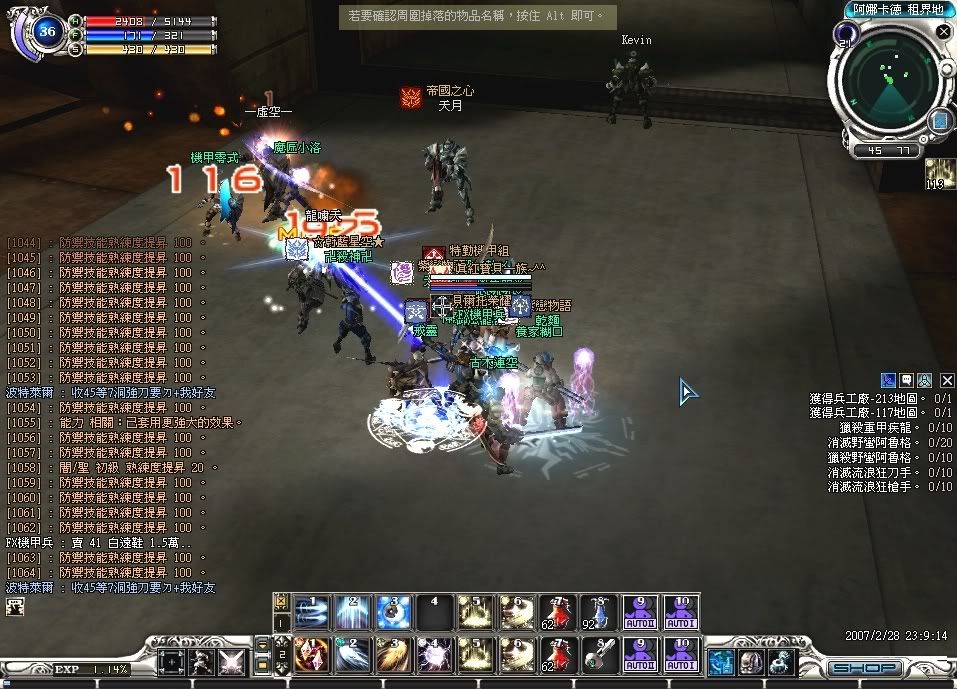Activate lower hotbar slot 1 red crystal skill
Screen dimensions: 957x689
point(311,655)
